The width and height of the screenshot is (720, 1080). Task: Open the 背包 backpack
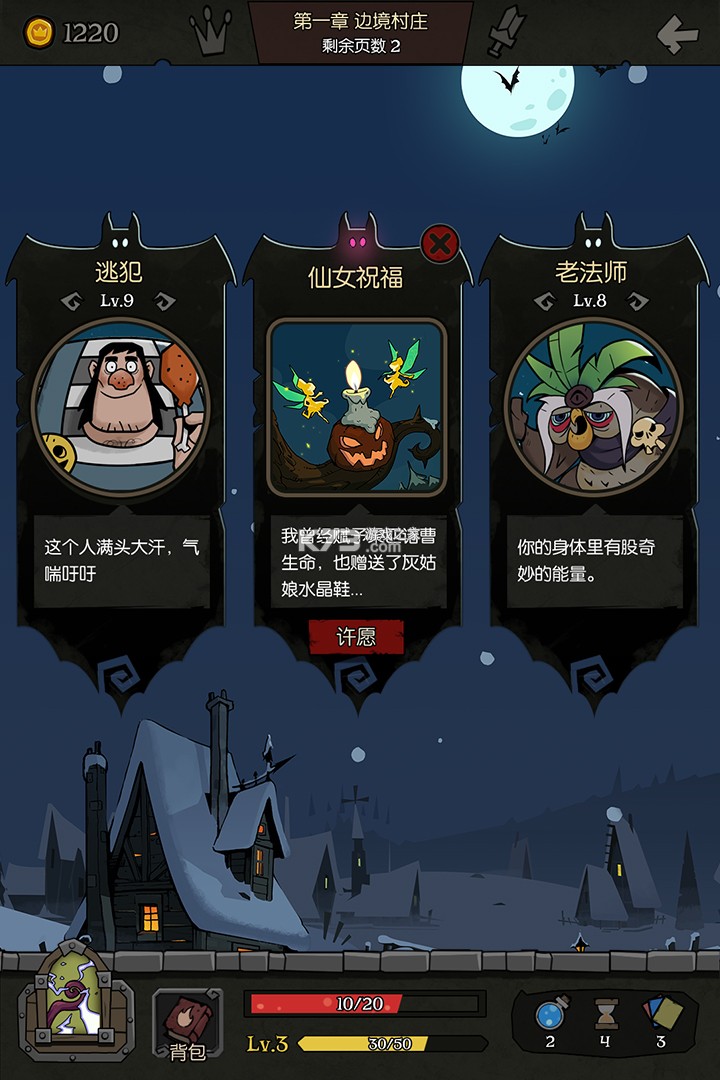187,1022
